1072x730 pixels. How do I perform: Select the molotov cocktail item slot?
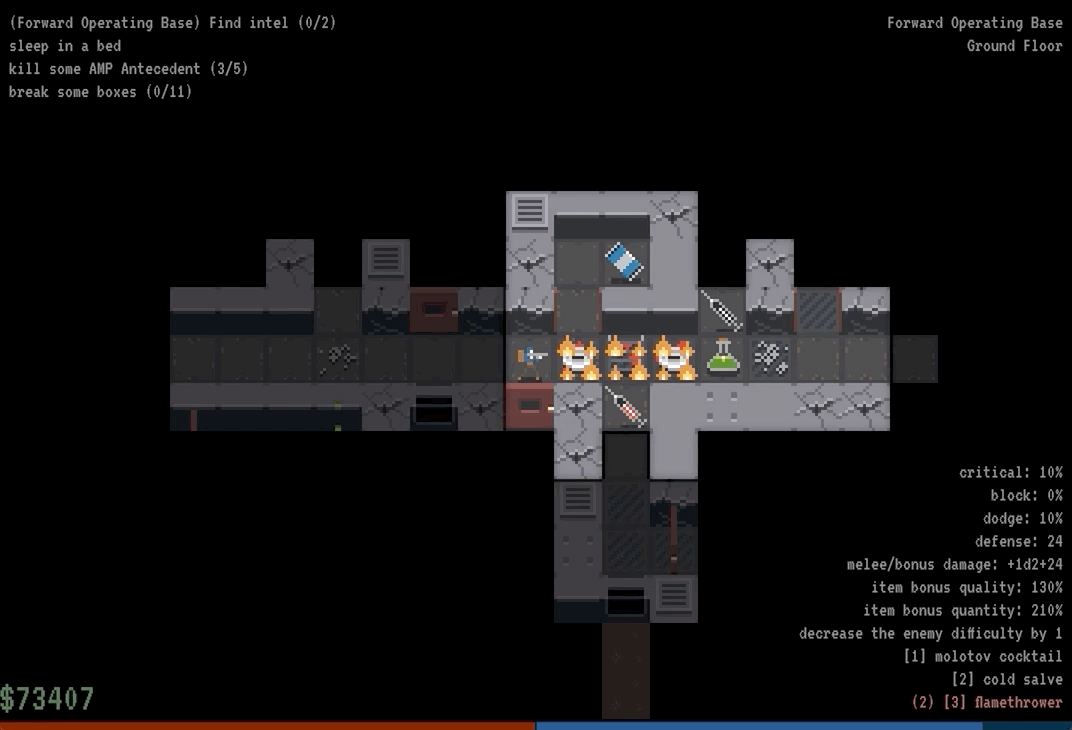point(982,657)
